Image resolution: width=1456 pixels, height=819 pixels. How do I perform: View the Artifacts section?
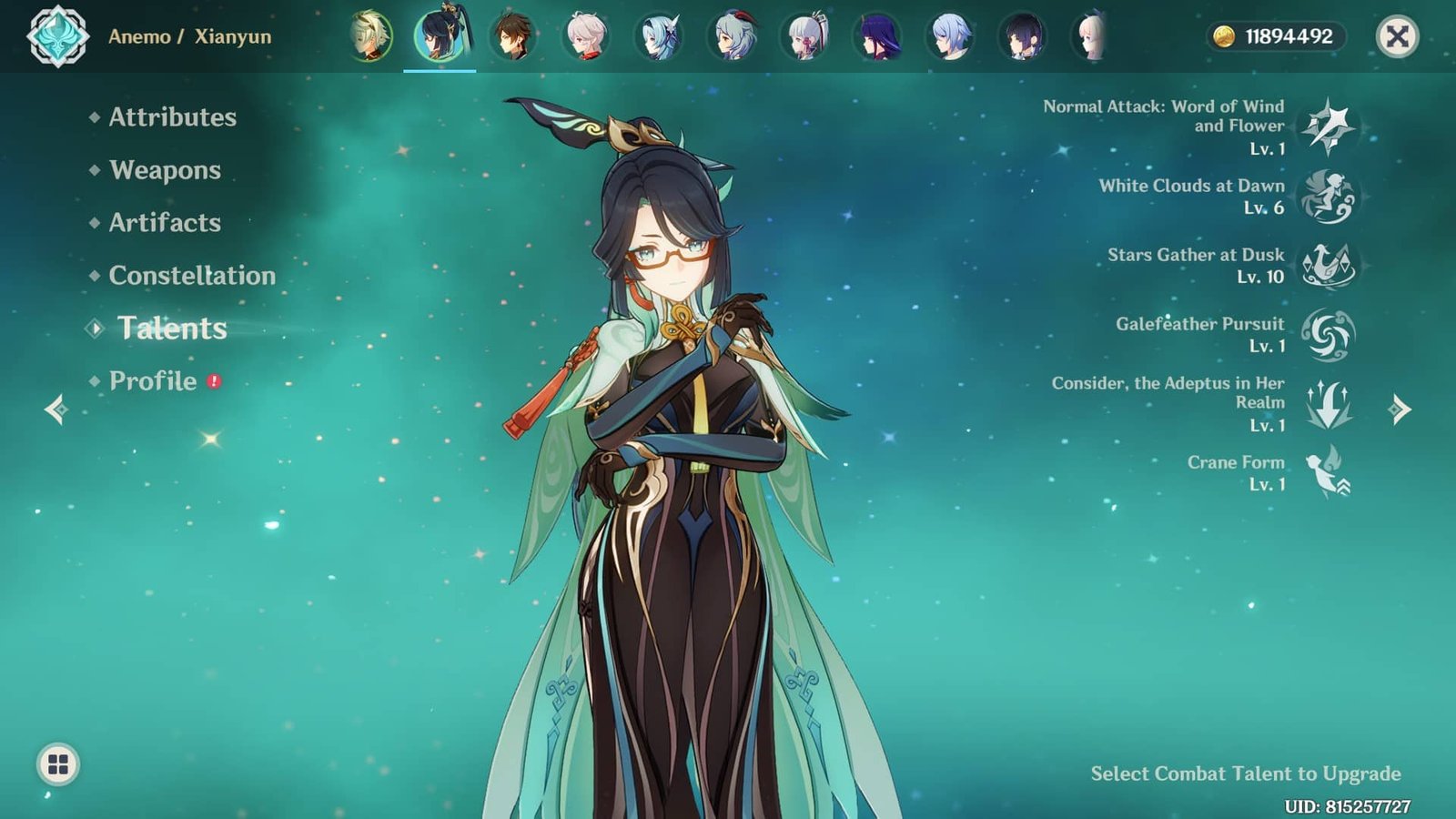point(164,224)
